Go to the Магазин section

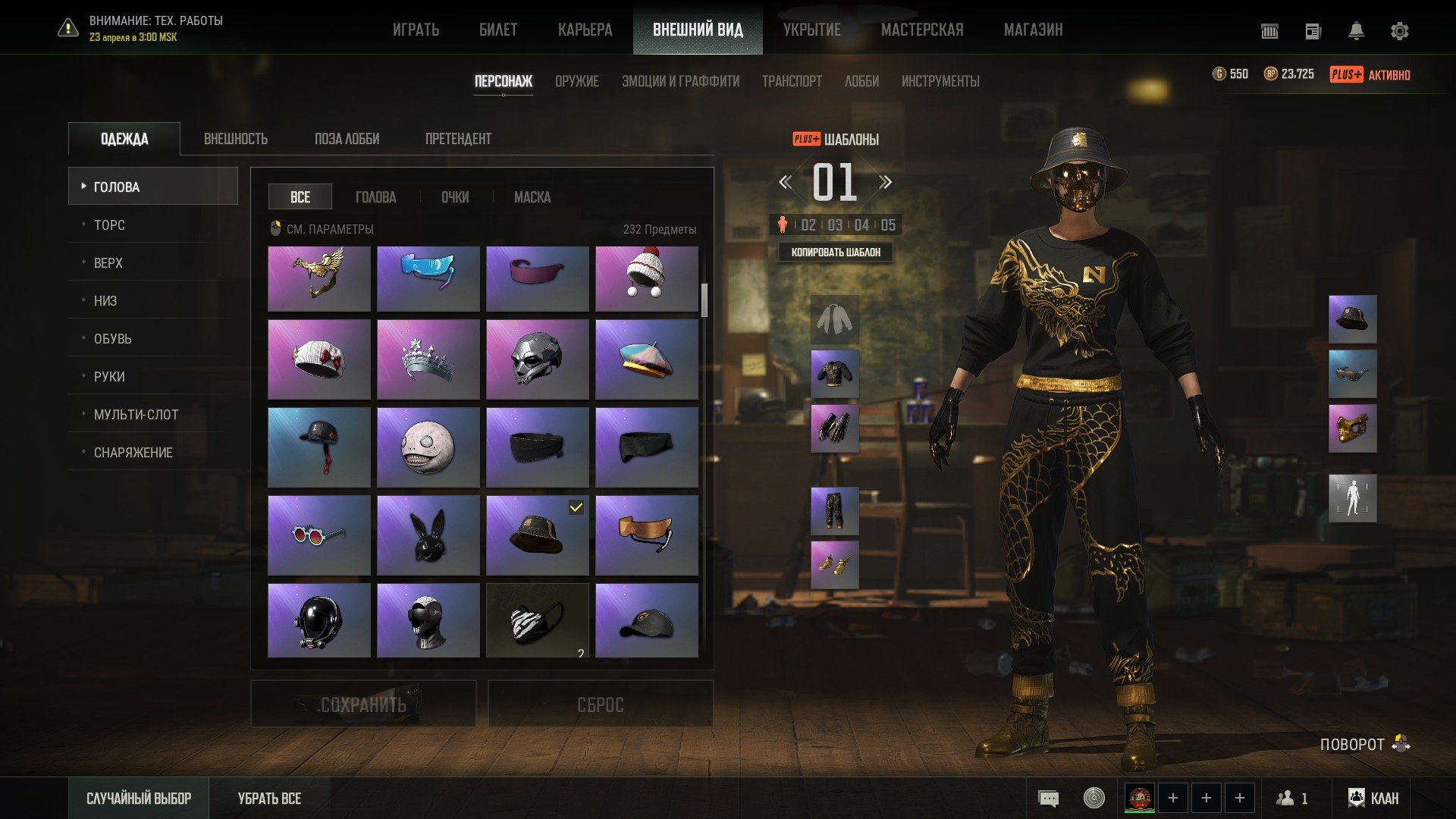(1033, 30)
